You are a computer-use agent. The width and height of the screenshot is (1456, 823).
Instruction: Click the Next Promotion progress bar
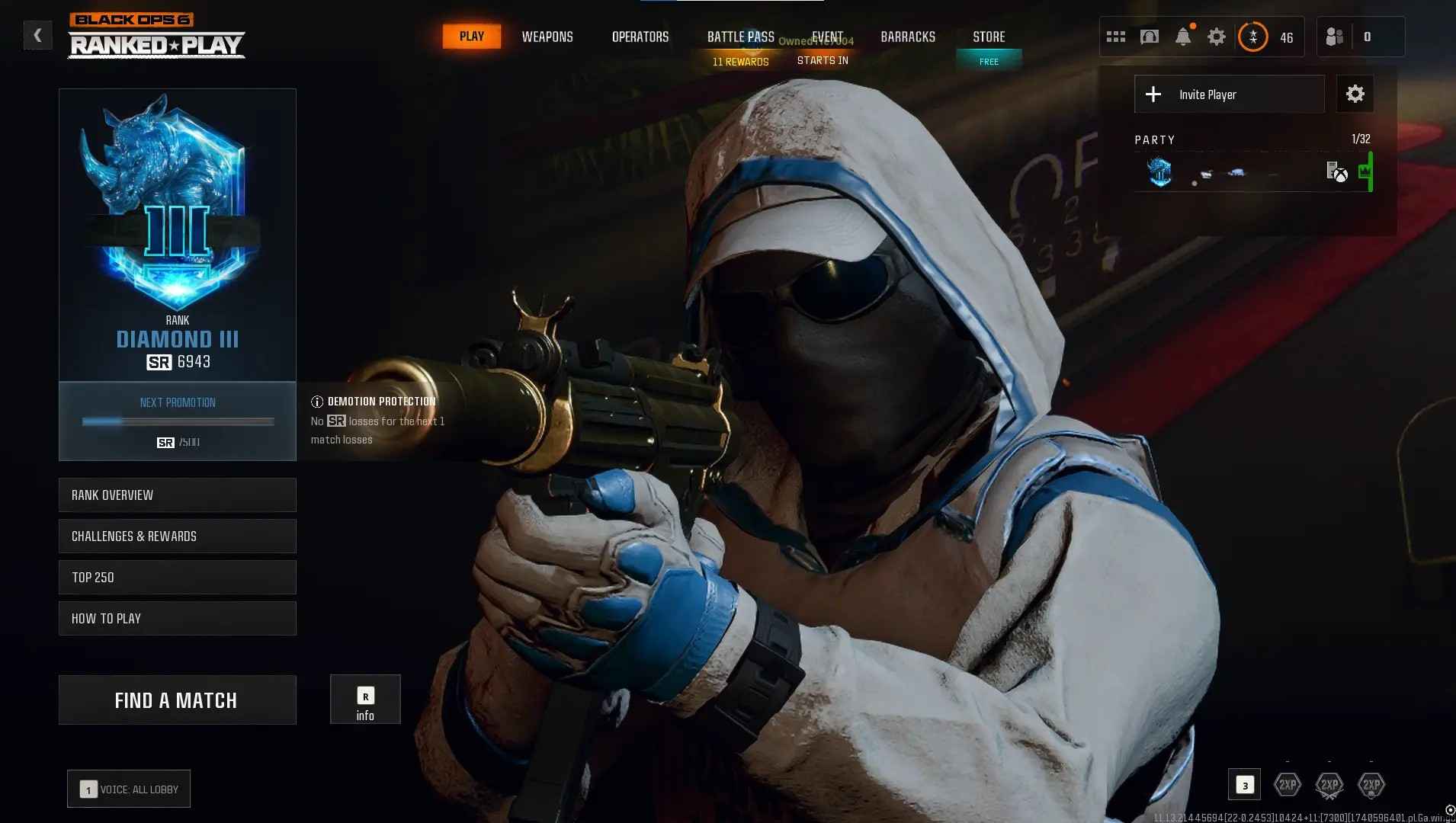[177, 421]
